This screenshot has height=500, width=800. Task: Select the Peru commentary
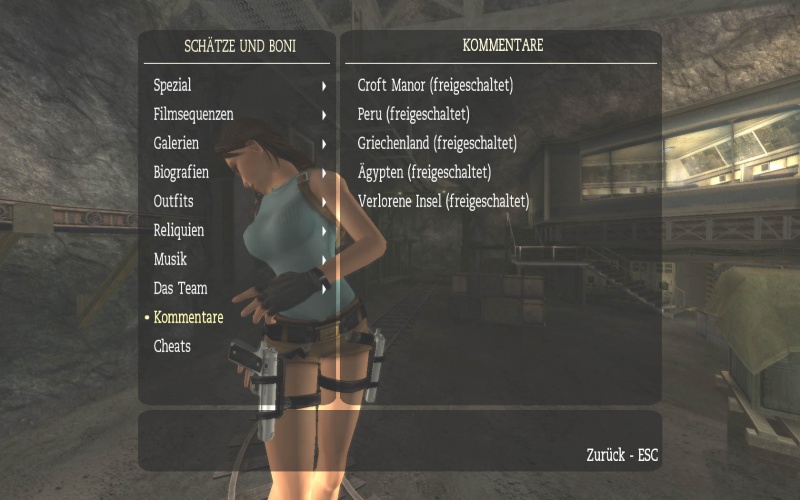[x=413, y=115]
